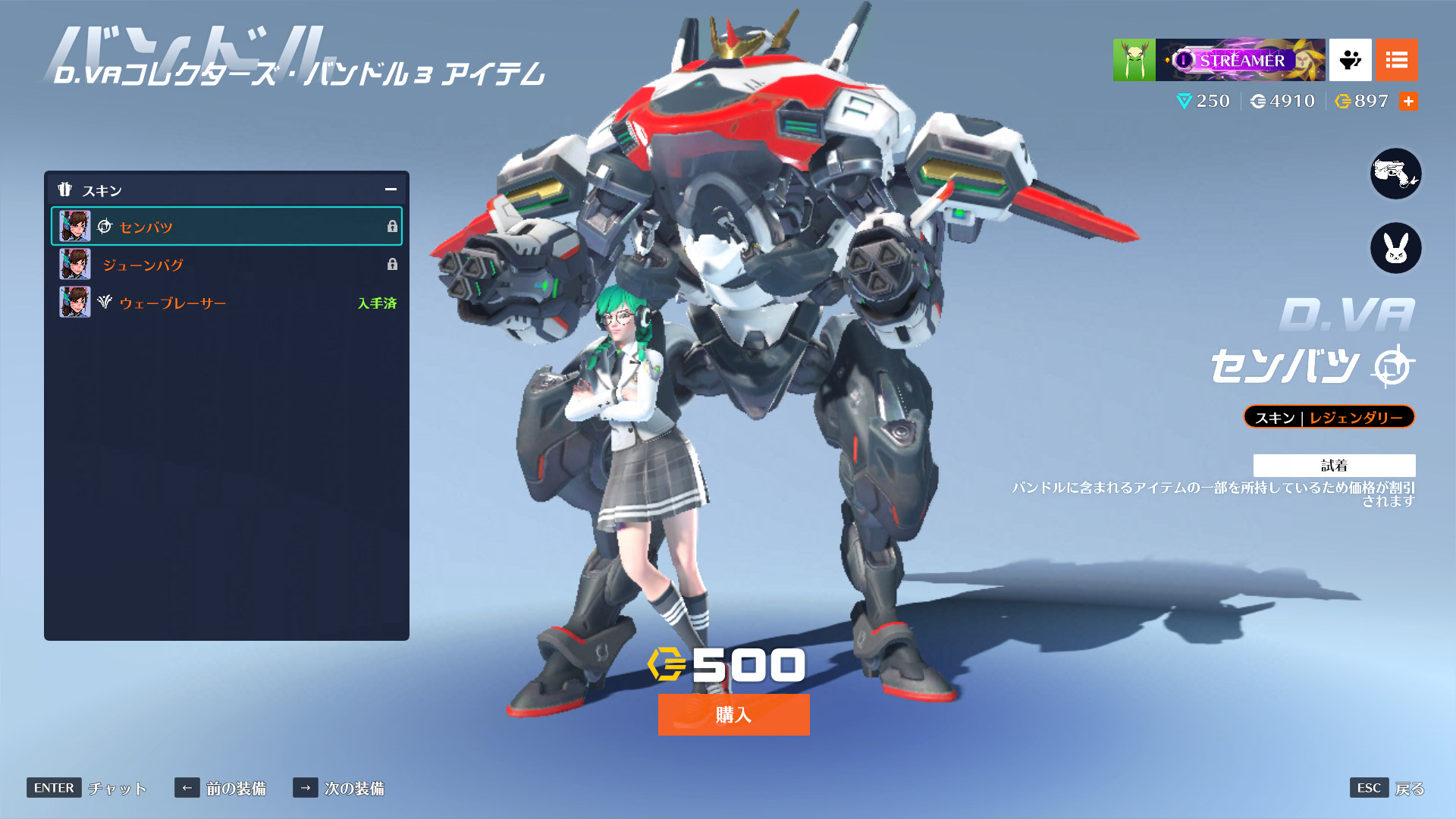Open the orange list menu button

pos(1396,60)
